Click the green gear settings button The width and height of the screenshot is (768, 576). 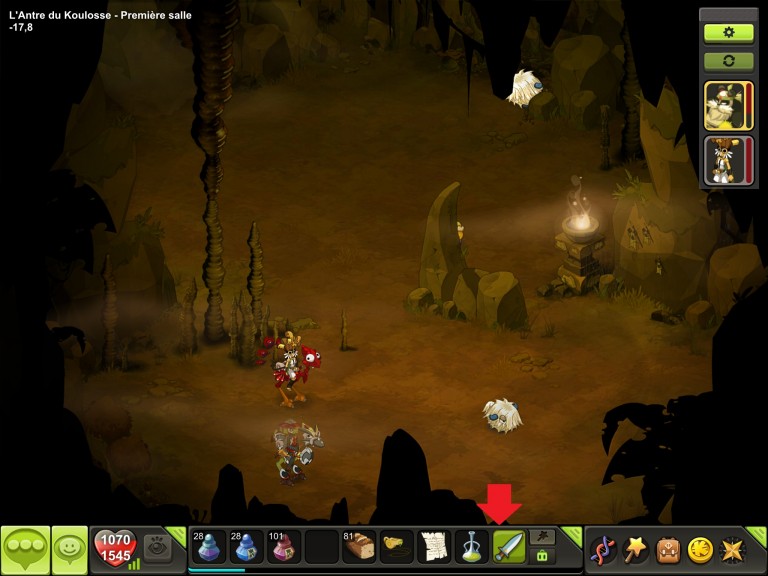point(728,32)
